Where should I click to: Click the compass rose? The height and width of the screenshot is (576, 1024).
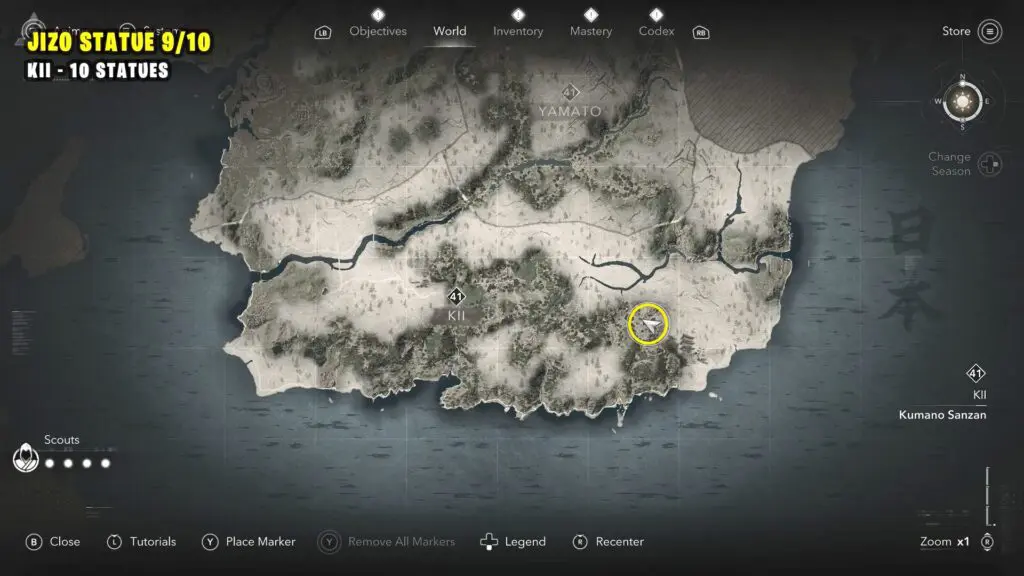[x=963, y=102]
